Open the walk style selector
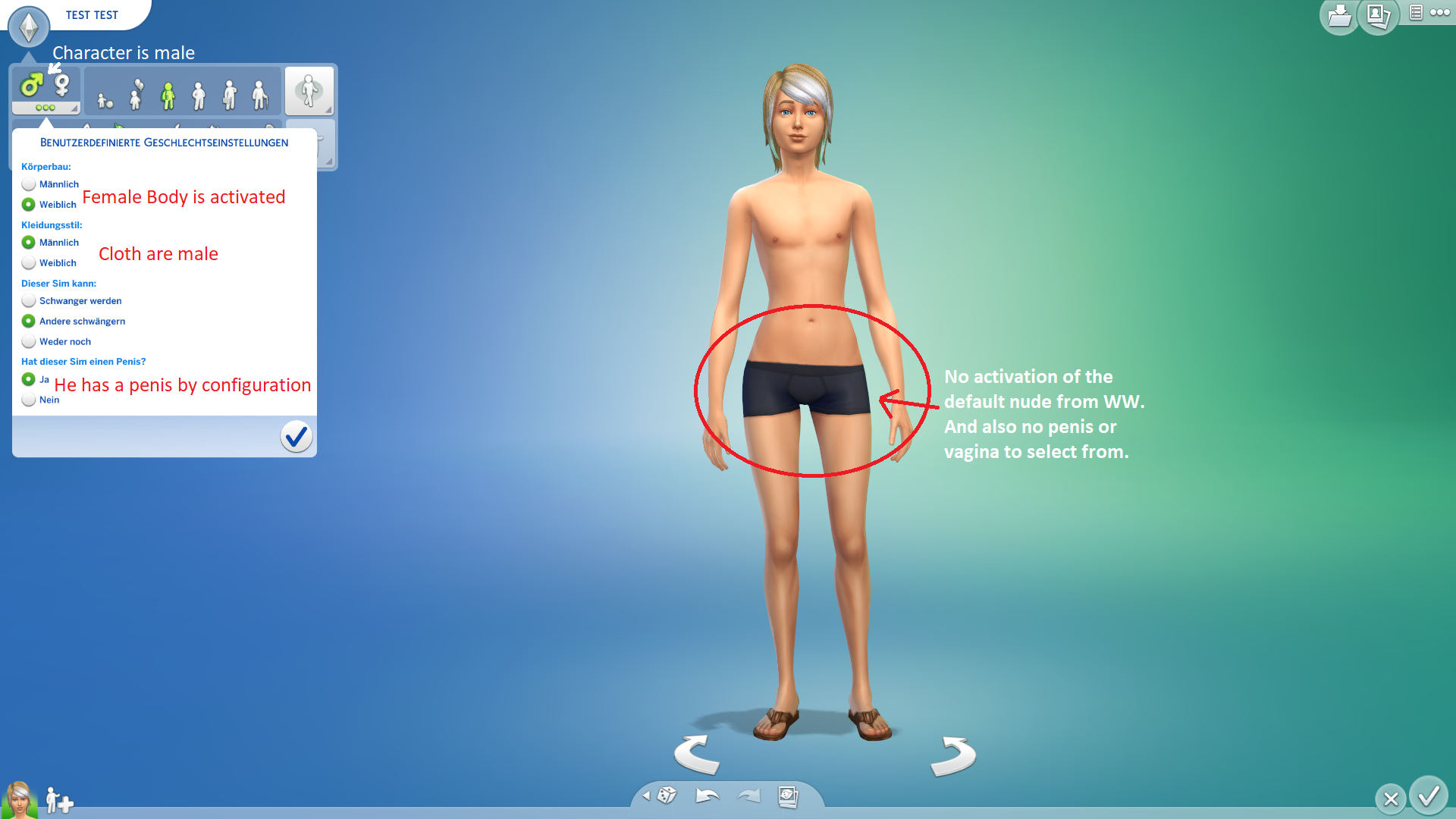 pos(309,91)
